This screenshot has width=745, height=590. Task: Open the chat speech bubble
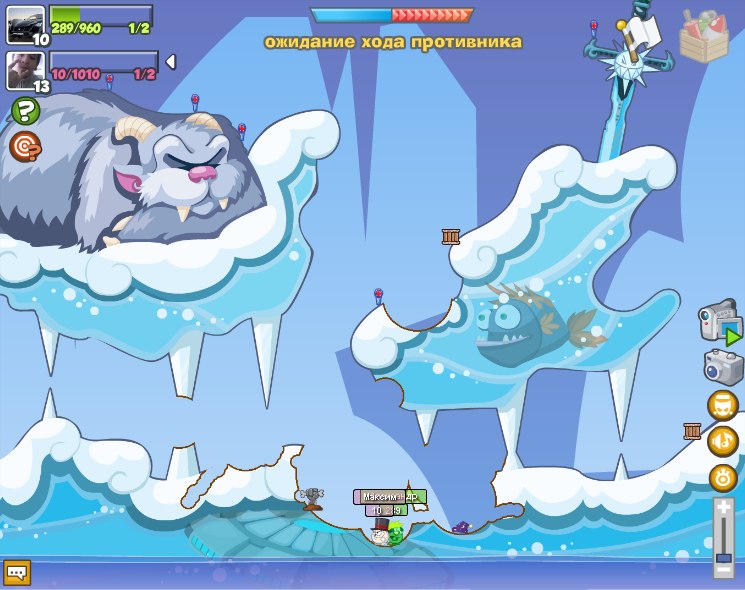pos(17,572)
